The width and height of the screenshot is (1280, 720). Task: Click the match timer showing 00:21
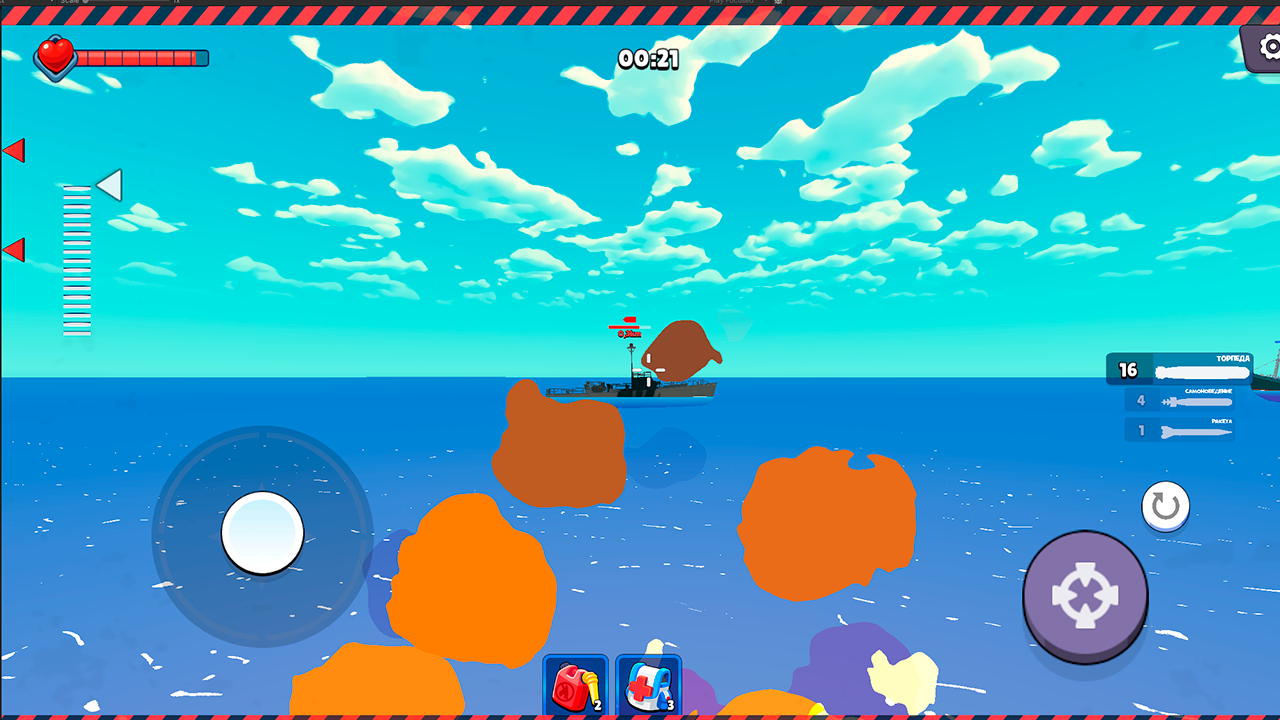pyautogui.click(x=647, y=62)
